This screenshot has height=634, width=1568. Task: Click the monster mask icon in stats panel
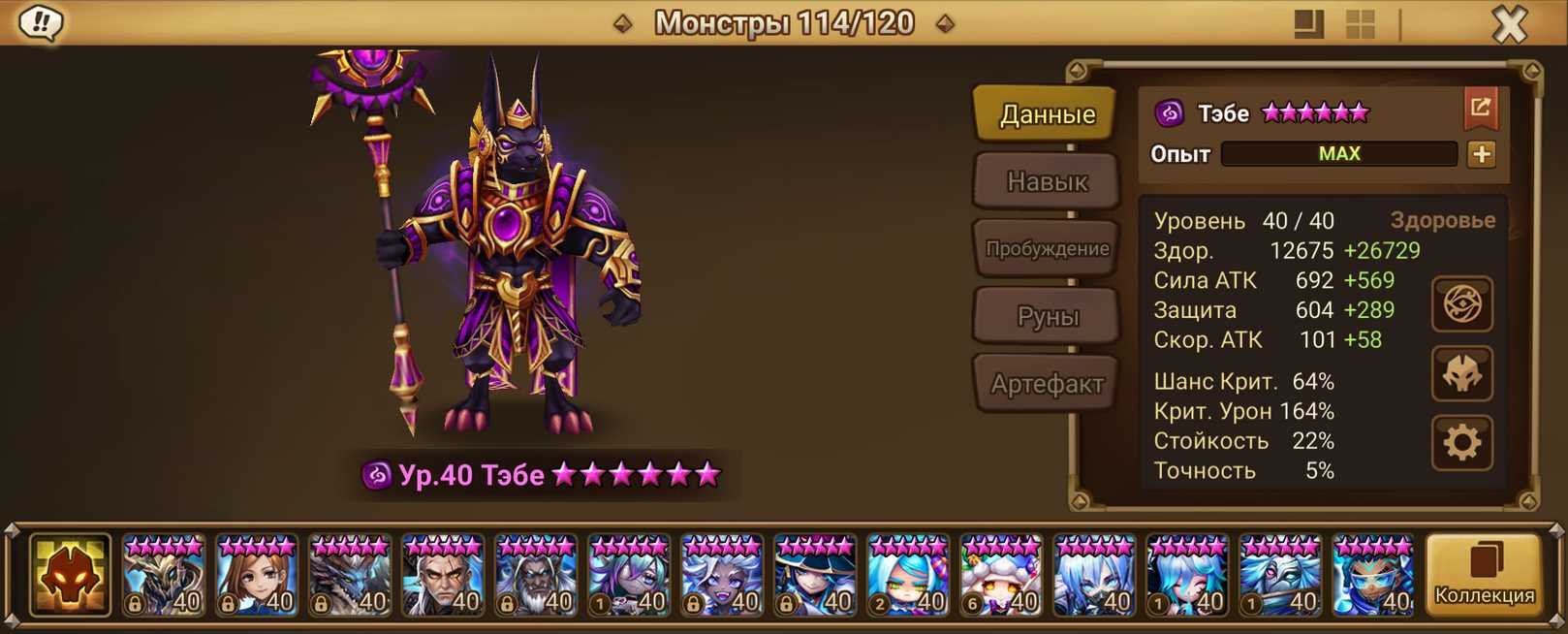[x=1461, y=374]
